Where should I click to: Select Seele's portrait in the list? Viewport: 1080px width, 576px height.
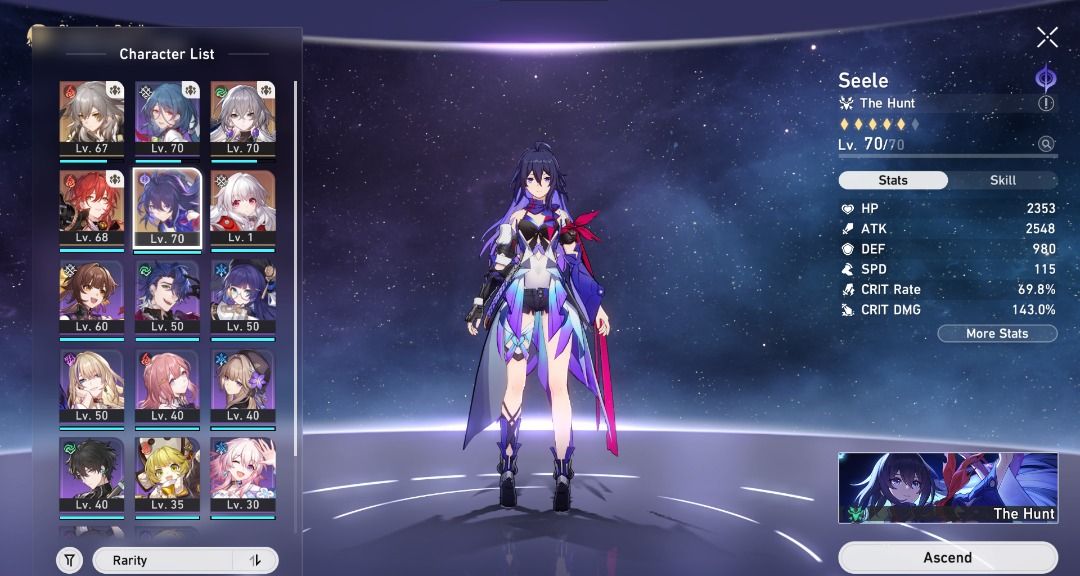point(167,208)
